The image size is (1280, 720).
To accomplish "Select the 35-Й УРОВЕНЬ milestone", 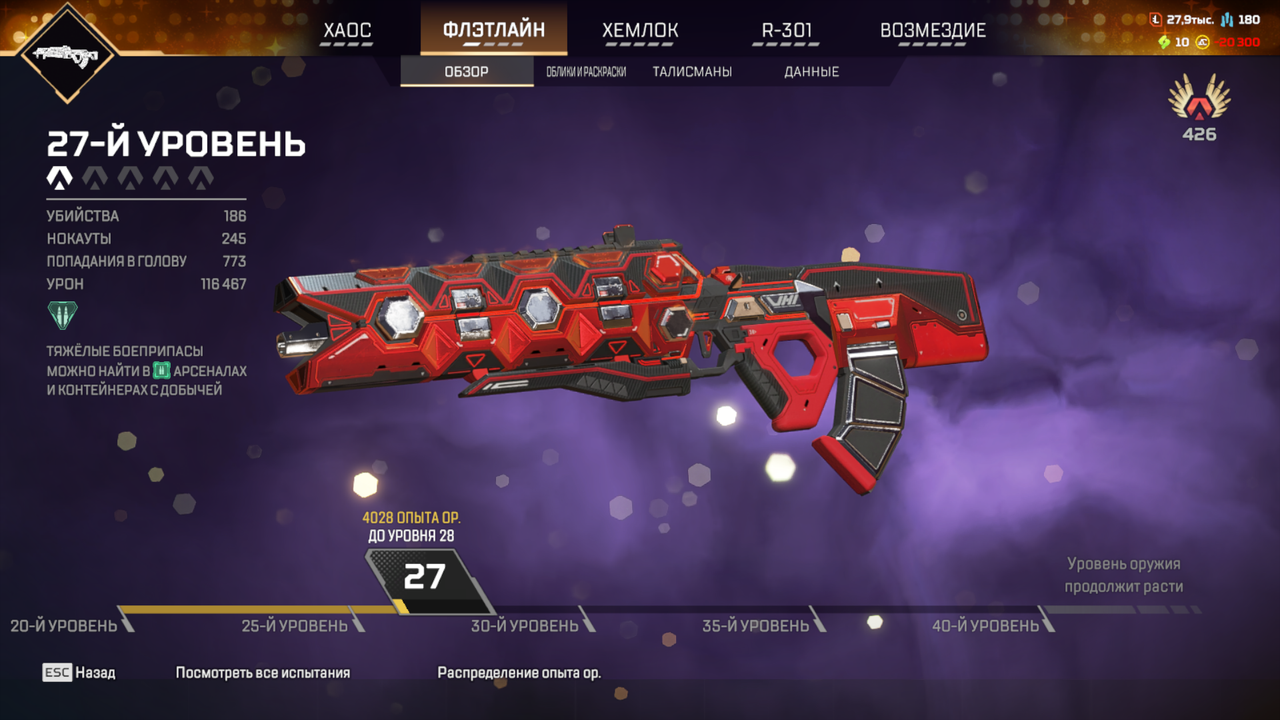I will [756, 626].
